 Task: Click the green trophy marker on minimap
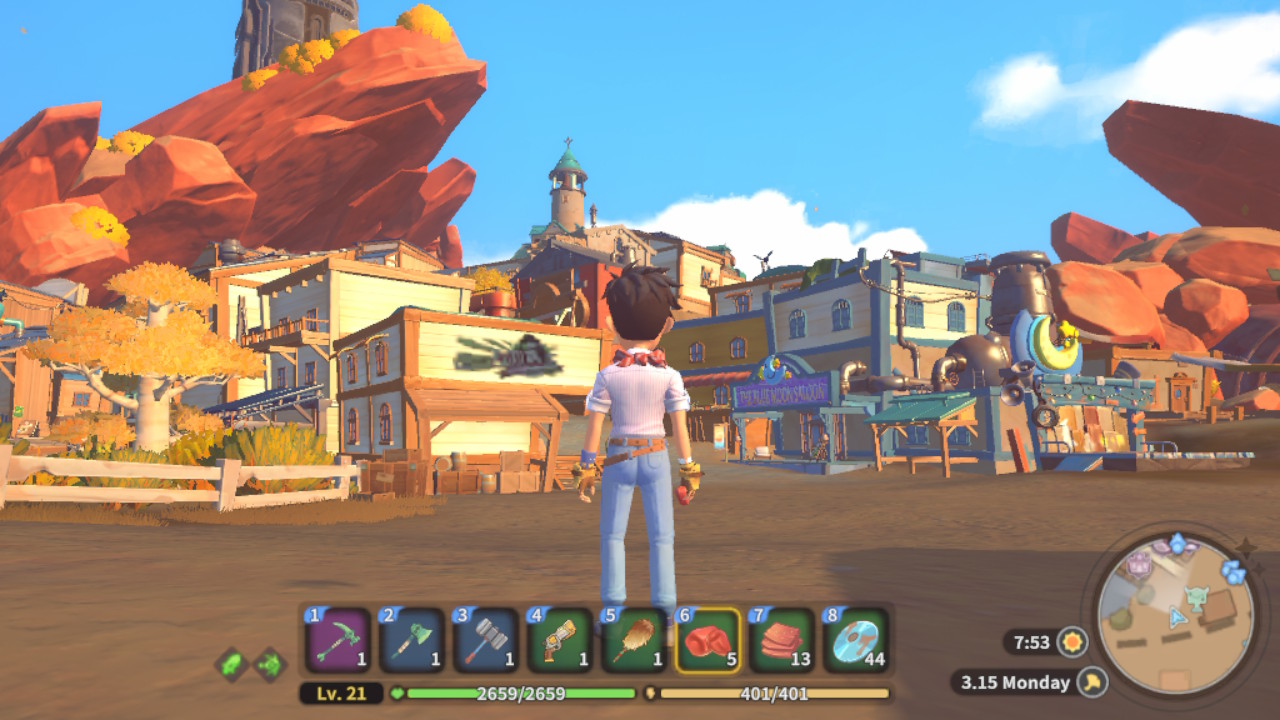coord(1197,597)
